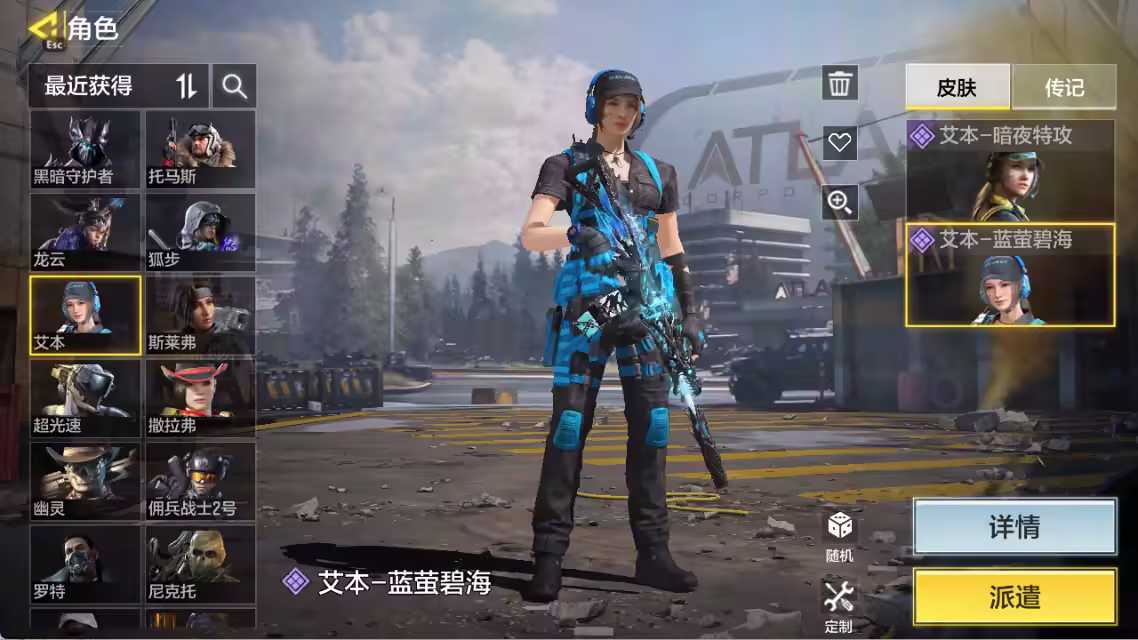Choose the 佣兵战士2号 character tile
1138x640 pixels.
pyautogui.click(x=200, y=481)
